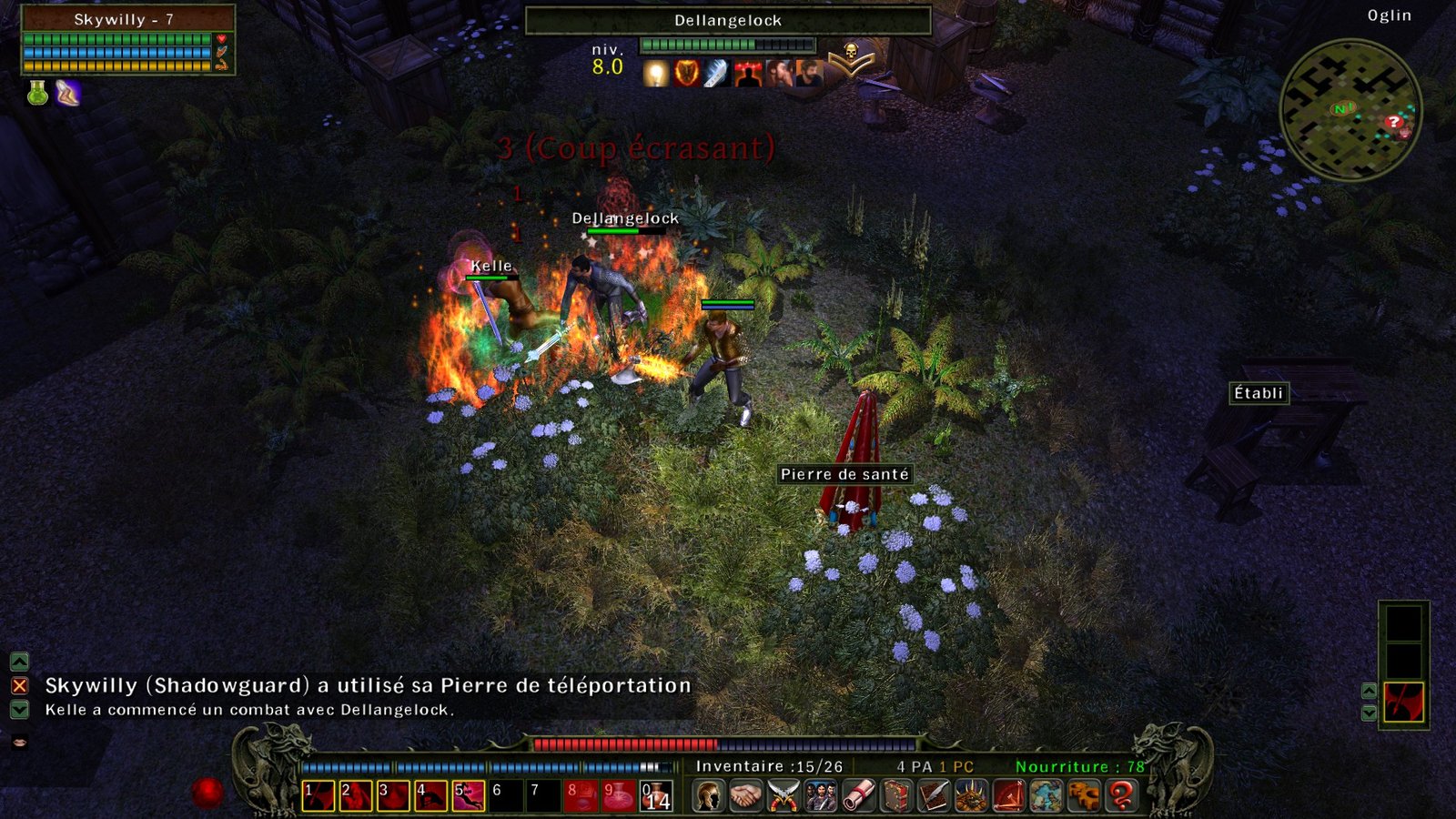Activate hotbar skill slot 1

click(x=318, y=795)
